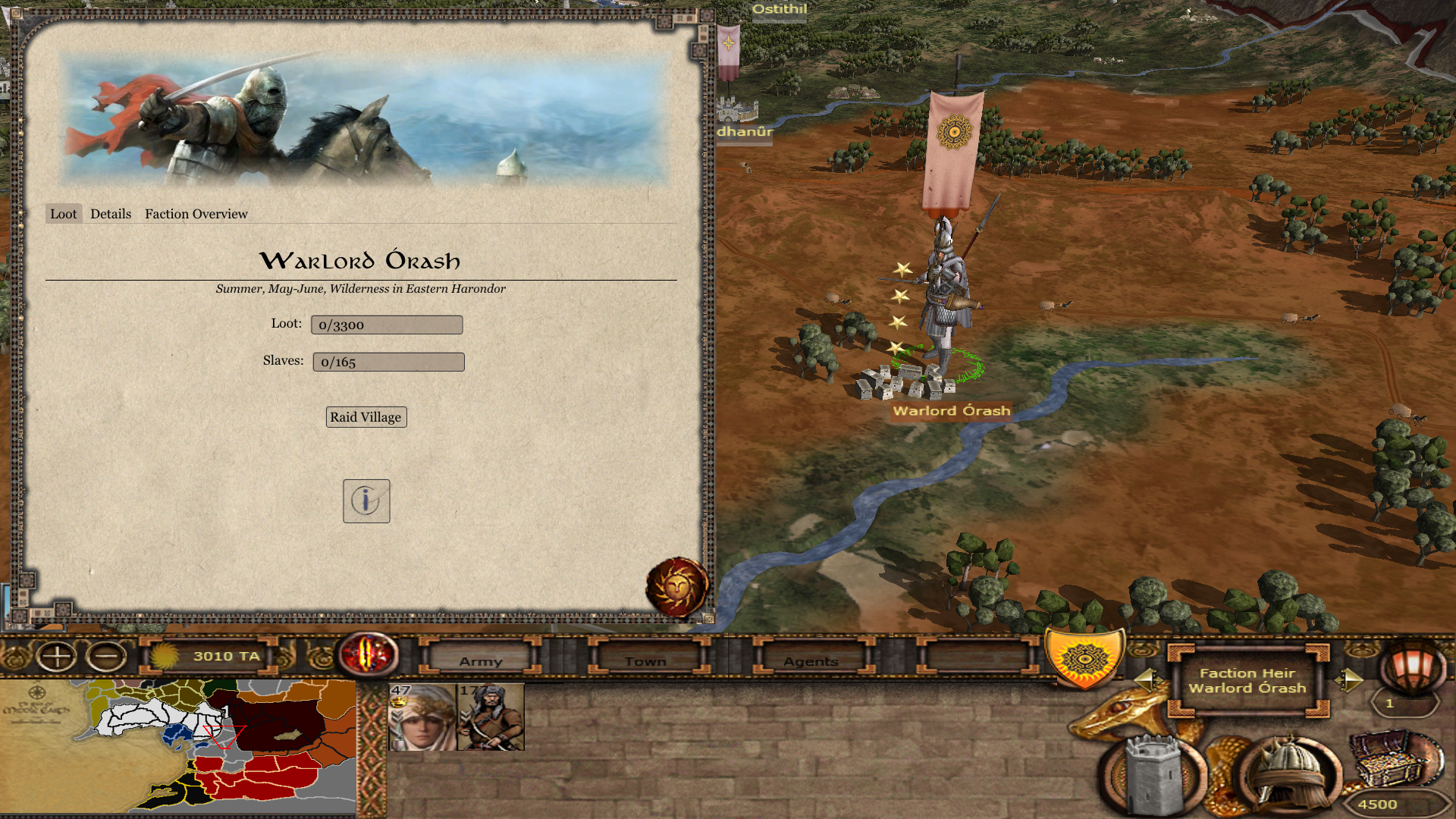Click the Raid Village button

coord(366,417)
